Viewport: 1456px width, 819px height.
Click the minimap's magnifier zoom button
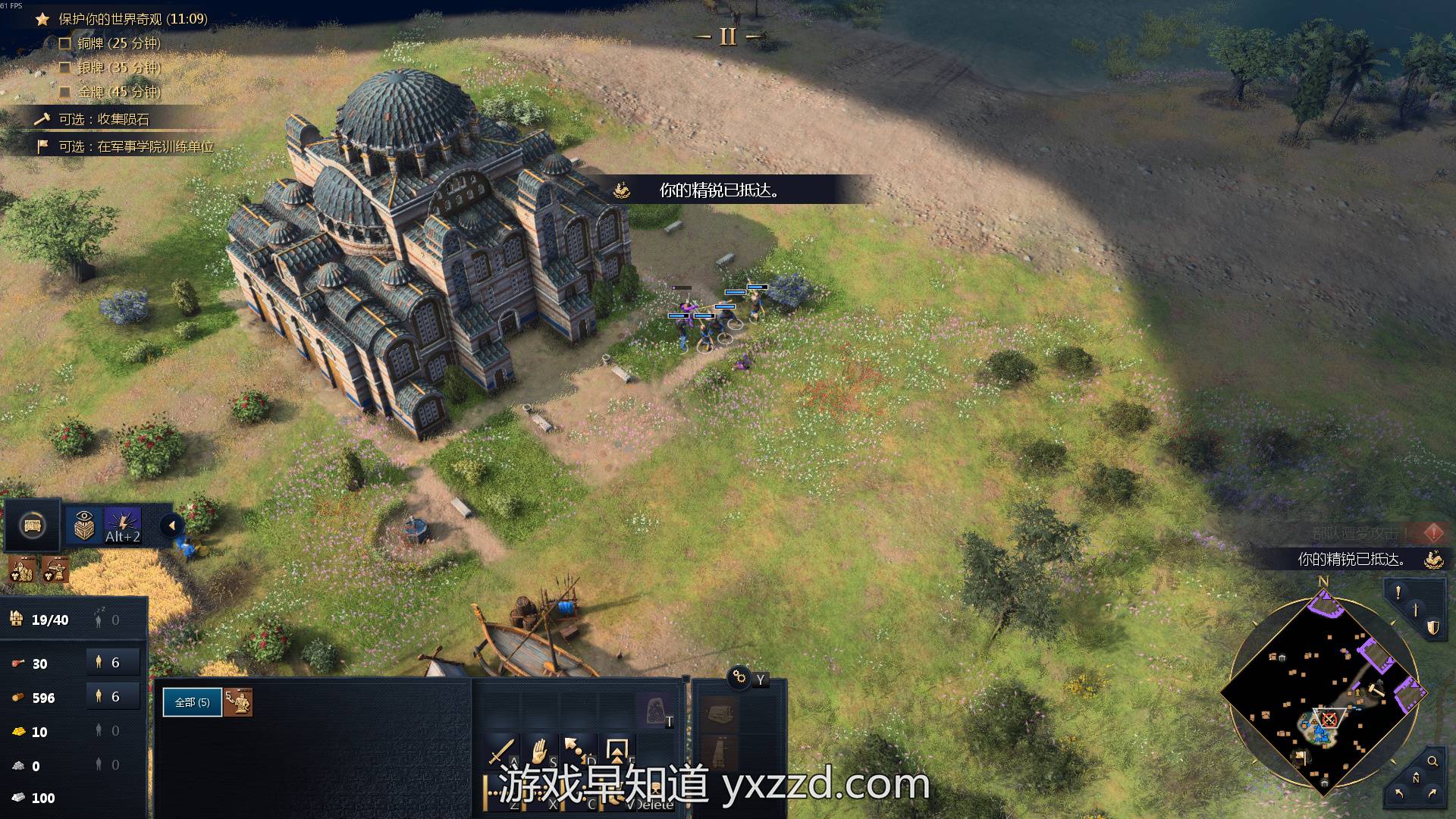coord(1432,761)
